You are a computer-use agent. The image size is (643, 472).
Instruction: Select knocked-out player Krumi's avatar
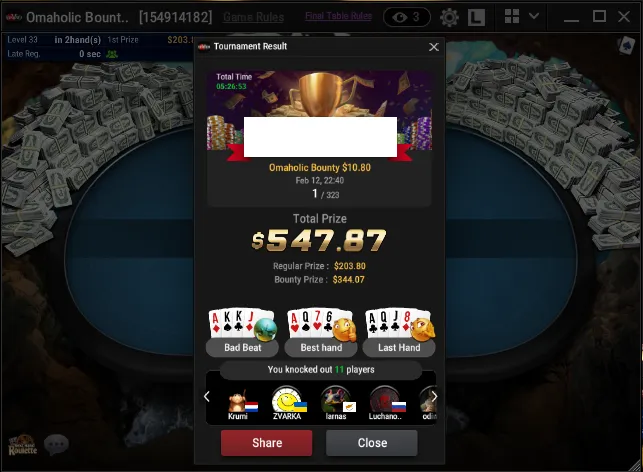pyautogui.click(x=238, y=399)
